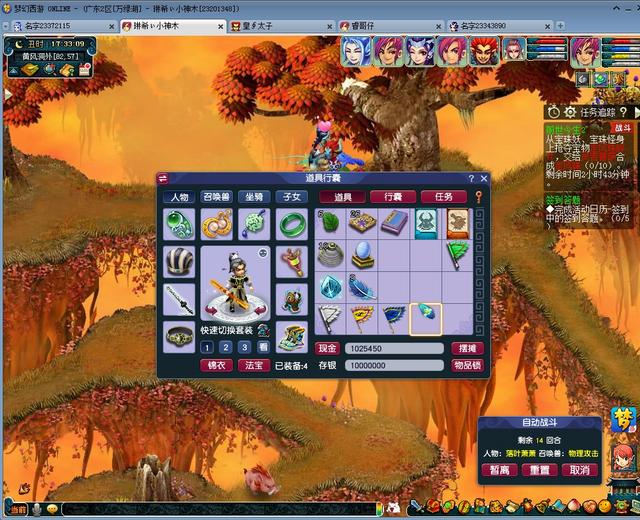The height and width of the screenshot is (520, 640).
Task: Open the 任务追踪 settings gear
Action: point(569,113)
